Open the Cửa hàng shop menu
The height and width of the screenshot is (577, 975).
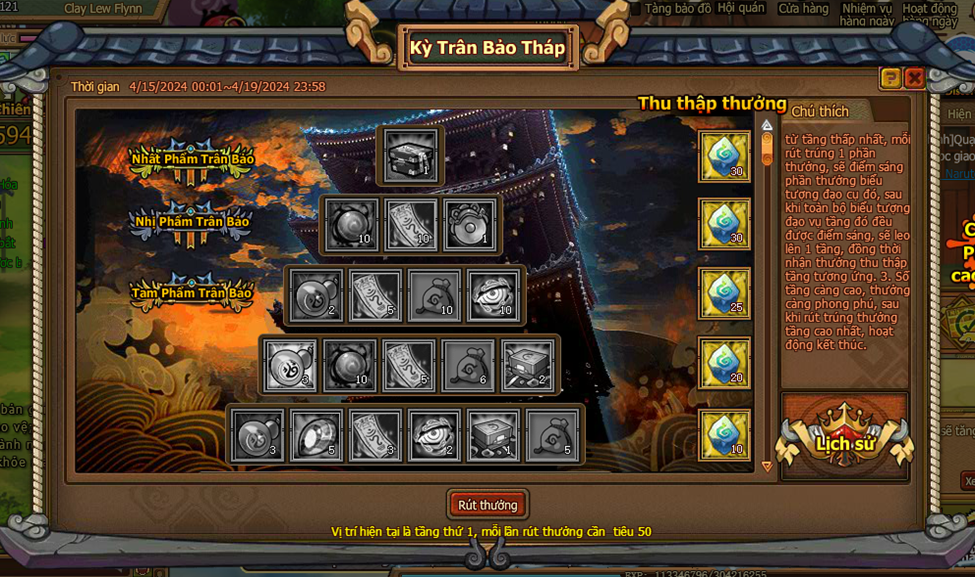(x=803, y=9)
